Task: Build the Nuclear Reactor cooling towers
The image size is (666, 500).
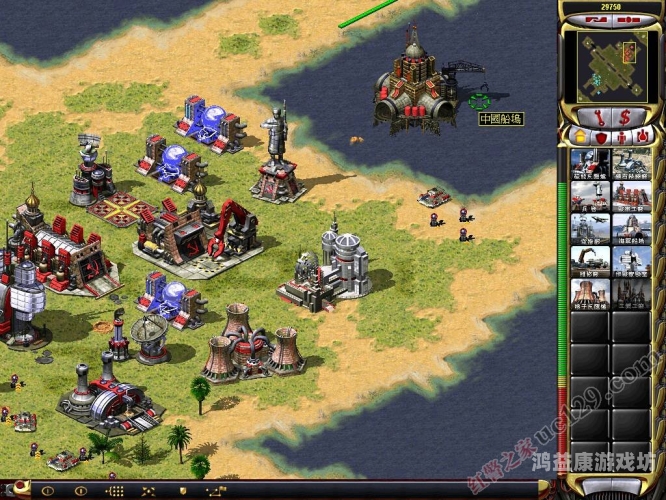Action: 591,294
